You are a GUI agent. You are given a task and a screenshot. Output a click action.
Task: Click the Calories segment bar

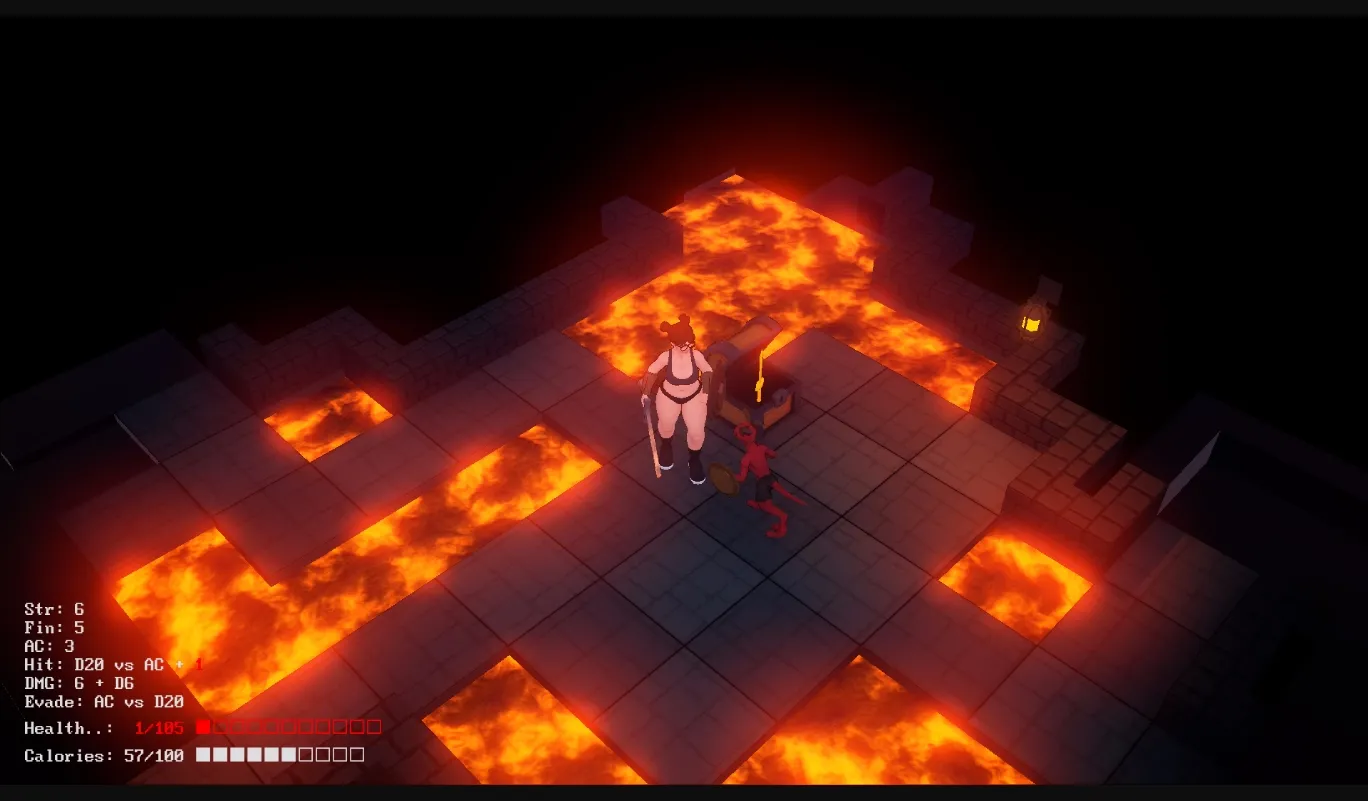click(280, 755)
